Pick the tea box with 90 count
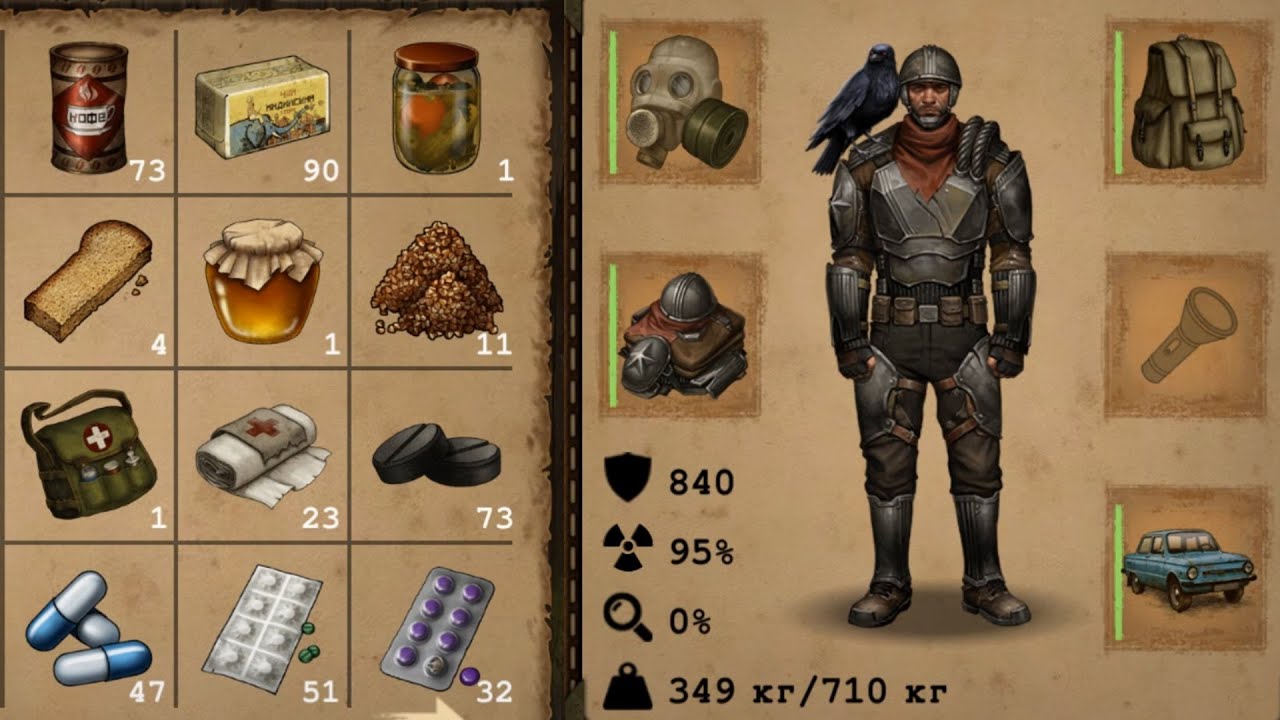The width and height of the screenshot is (1280, 720). tap(265, 108)
